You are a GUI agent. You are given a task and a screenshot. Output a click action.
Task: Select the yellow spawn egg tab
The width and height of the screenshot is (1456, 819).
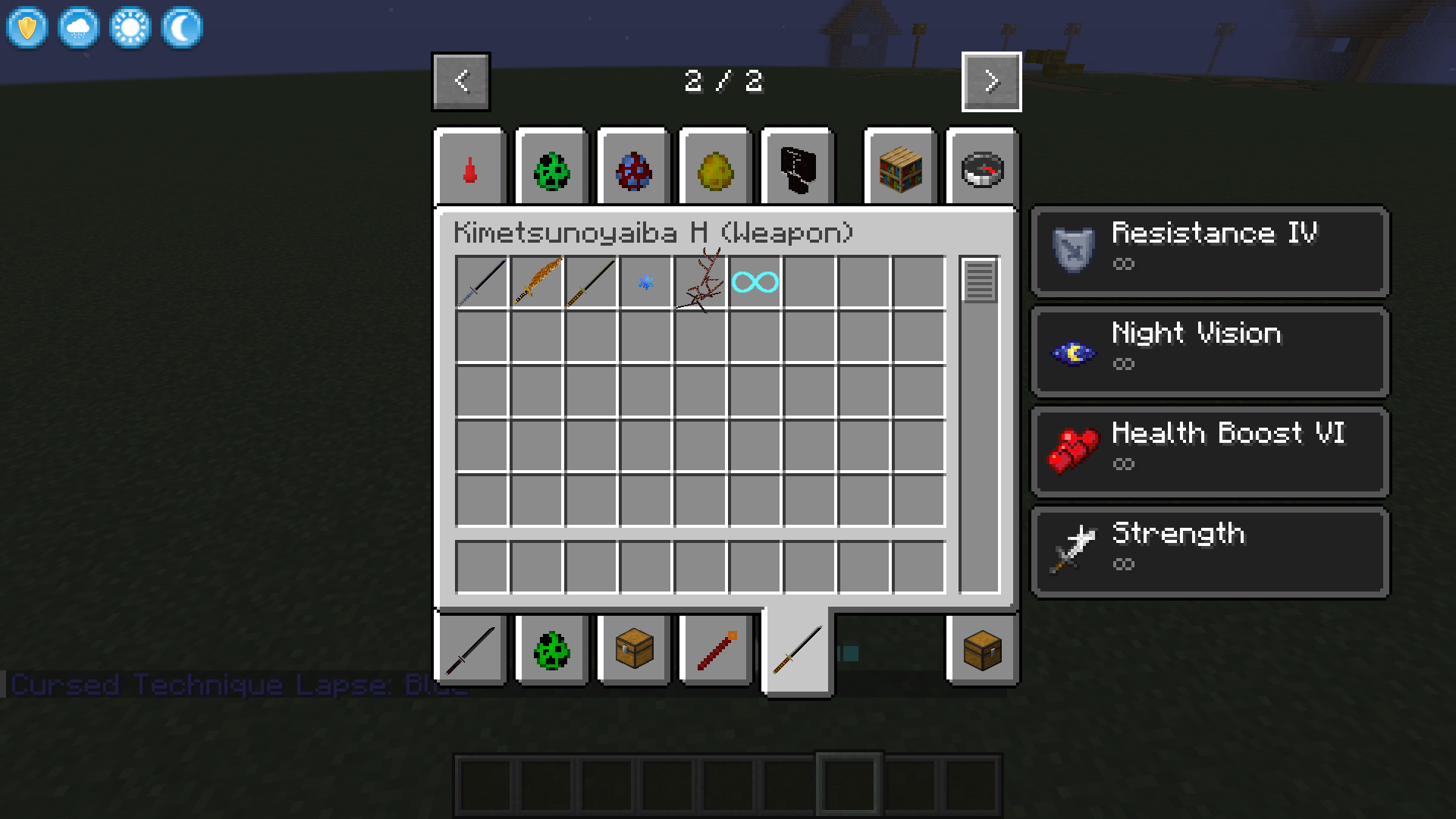[x=714, y=168]
